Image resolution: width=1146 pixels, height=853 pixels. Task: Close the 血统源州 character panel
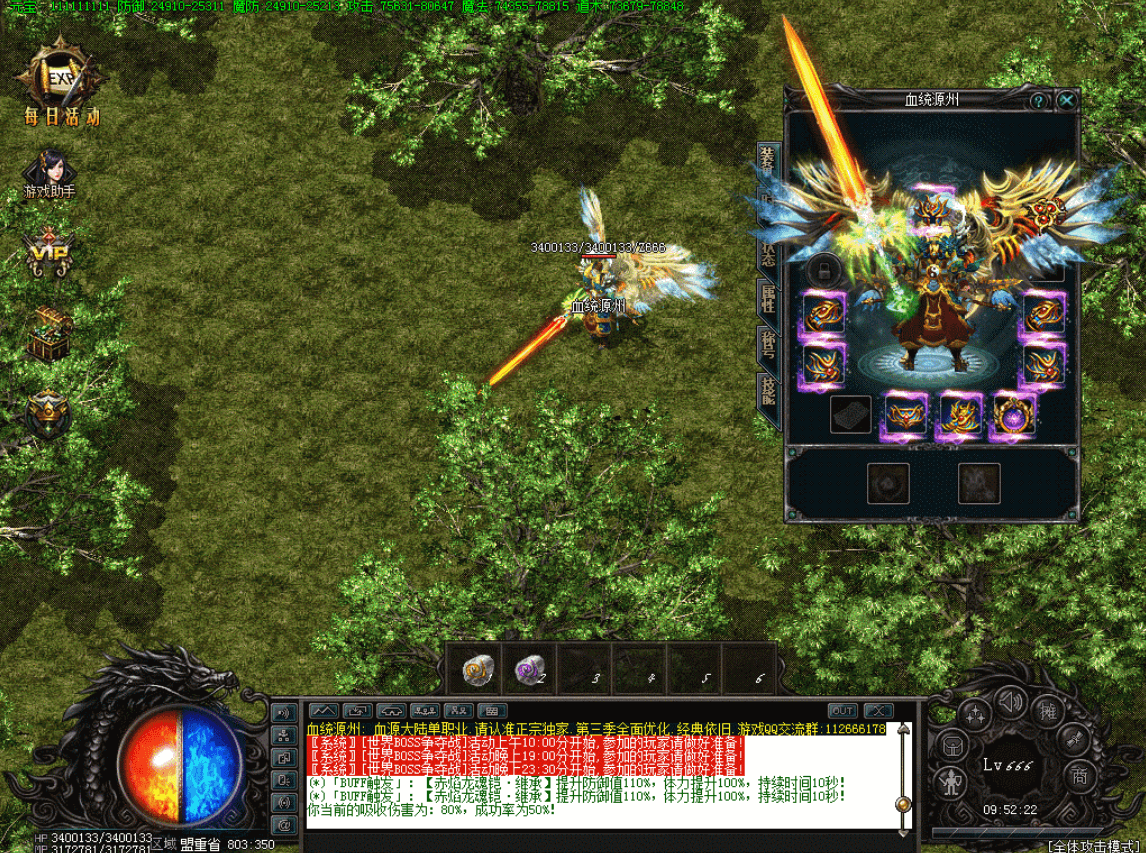pyautogui.click(x=1067, y=101)
